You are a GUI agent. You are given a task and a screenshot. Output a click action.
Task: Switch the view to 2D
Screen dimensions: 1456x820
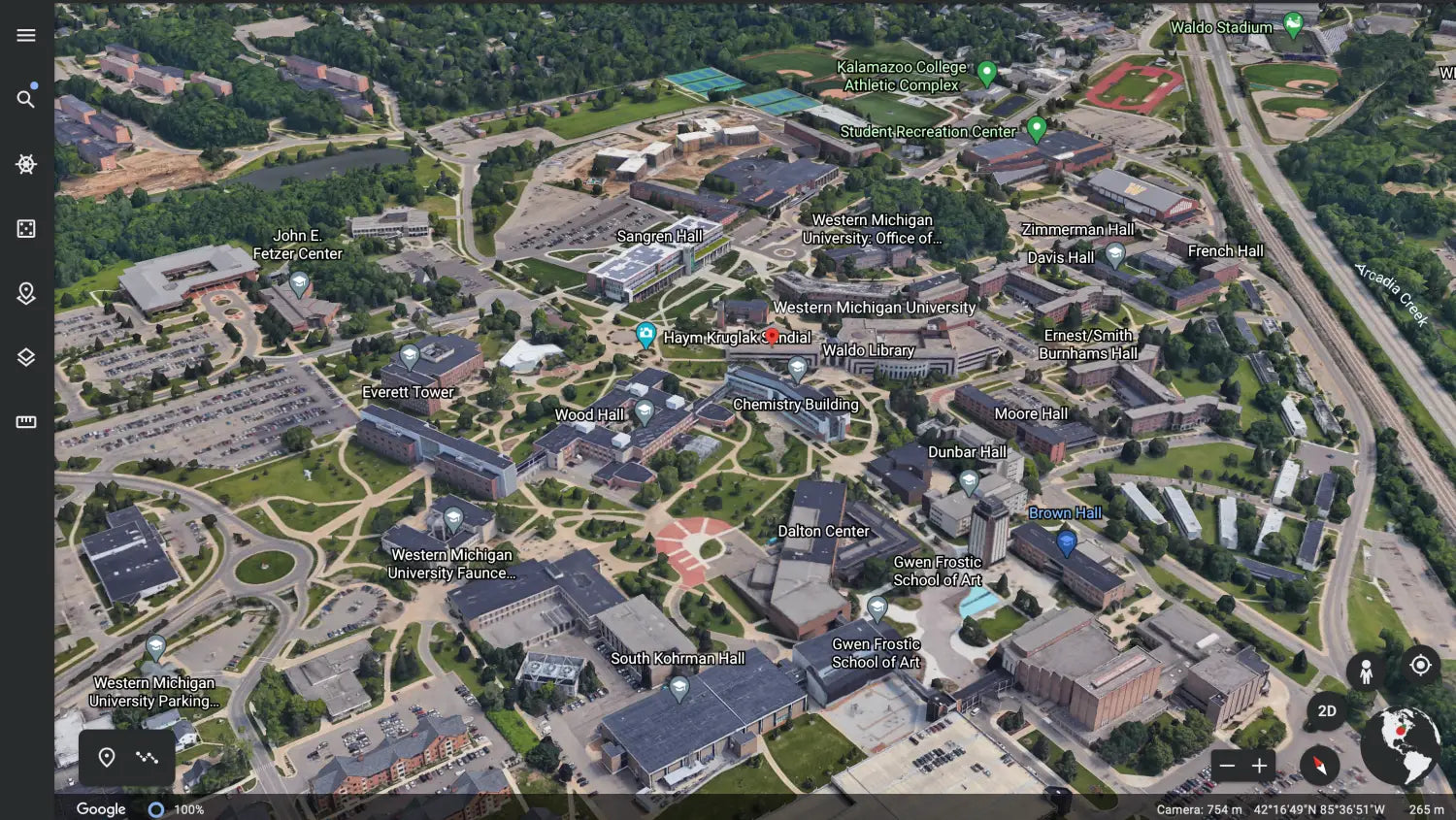(1327, 711)
